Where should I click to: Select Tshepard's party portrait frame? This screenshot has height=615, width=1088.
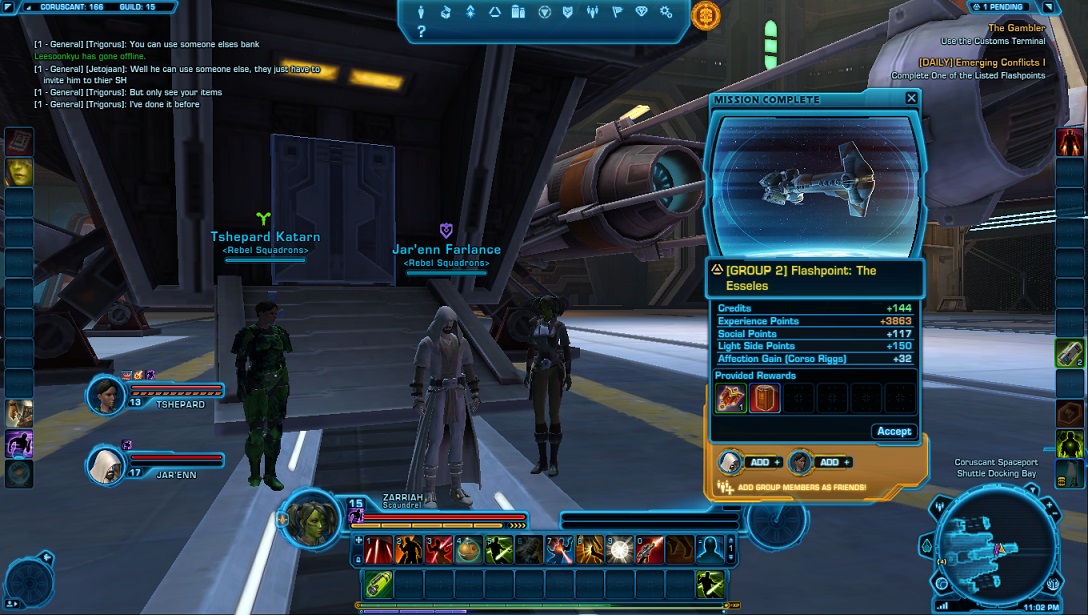(x=106, y=396)
